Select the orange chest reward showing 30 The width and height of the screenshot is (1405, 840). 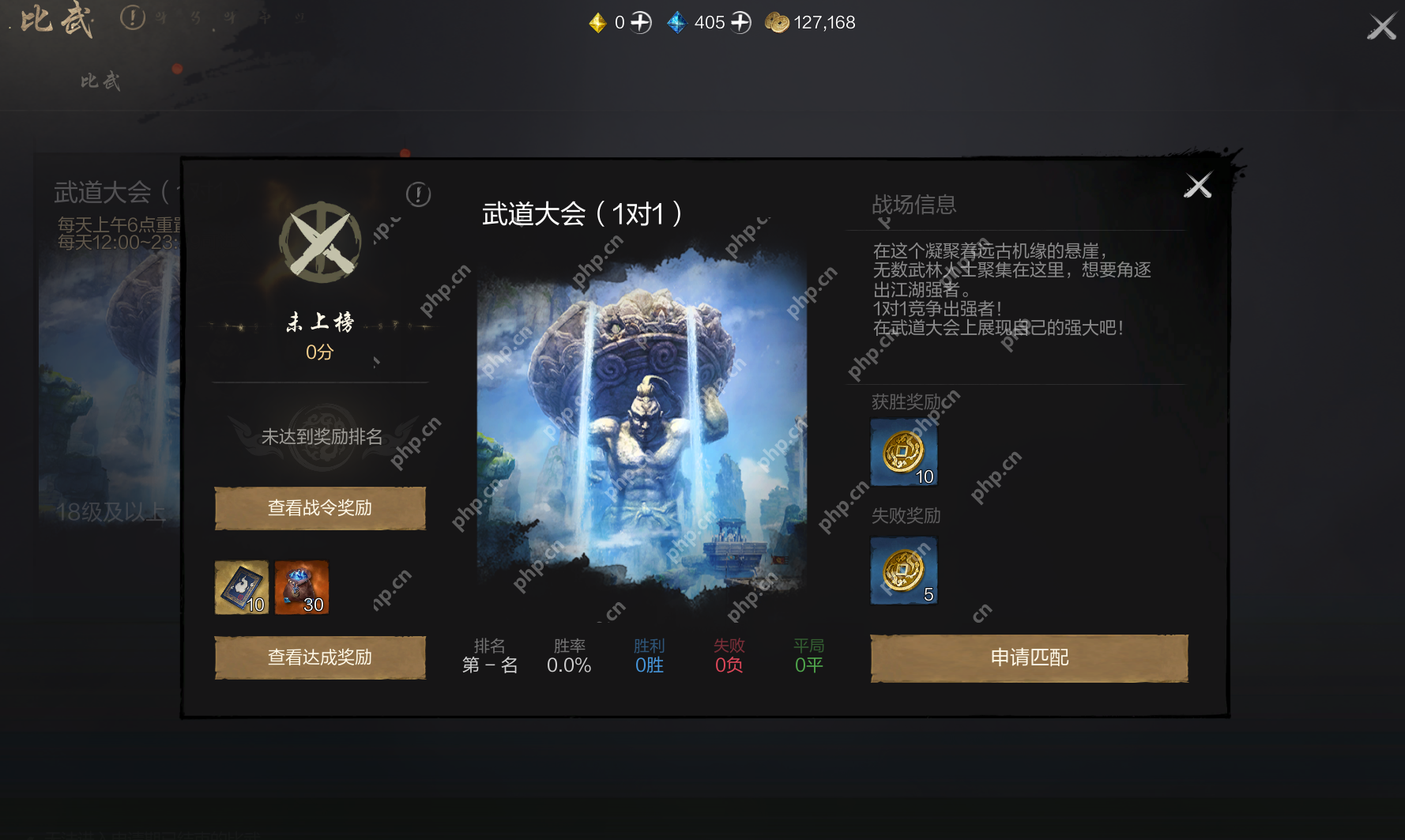301,587
